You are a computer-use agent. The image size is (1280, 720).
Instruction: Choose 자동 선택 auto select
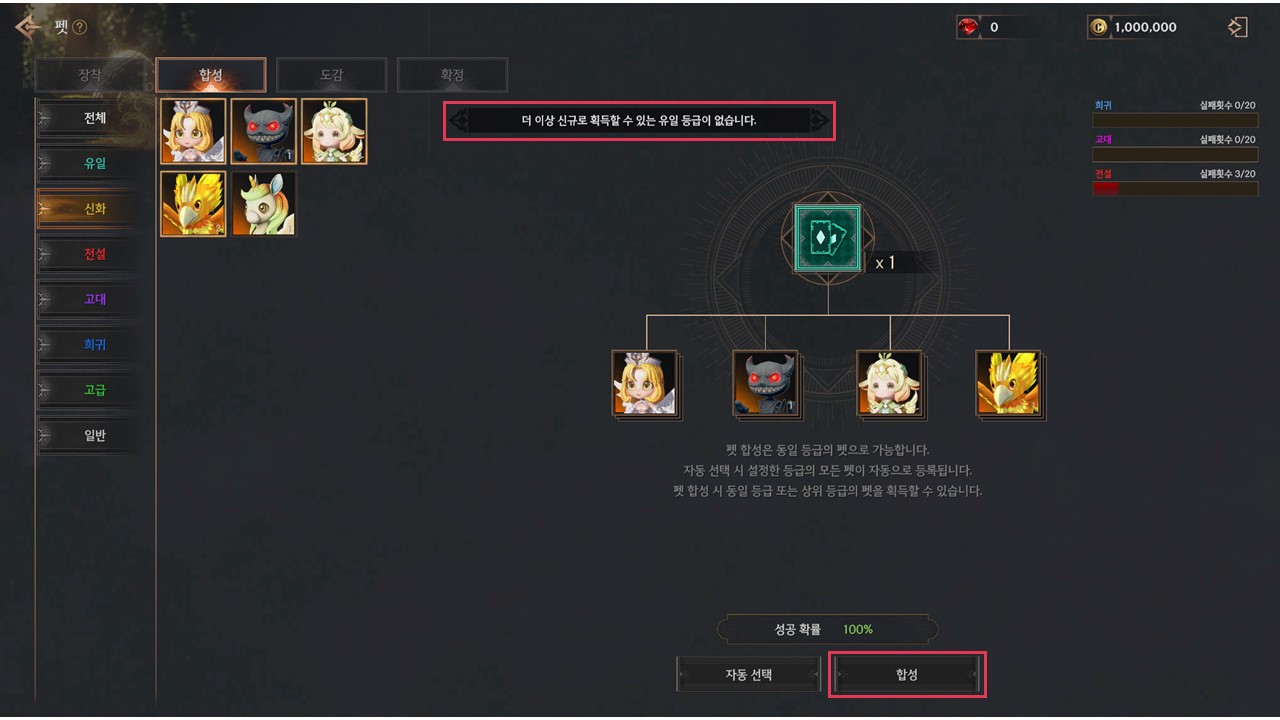tap(749, 675)
